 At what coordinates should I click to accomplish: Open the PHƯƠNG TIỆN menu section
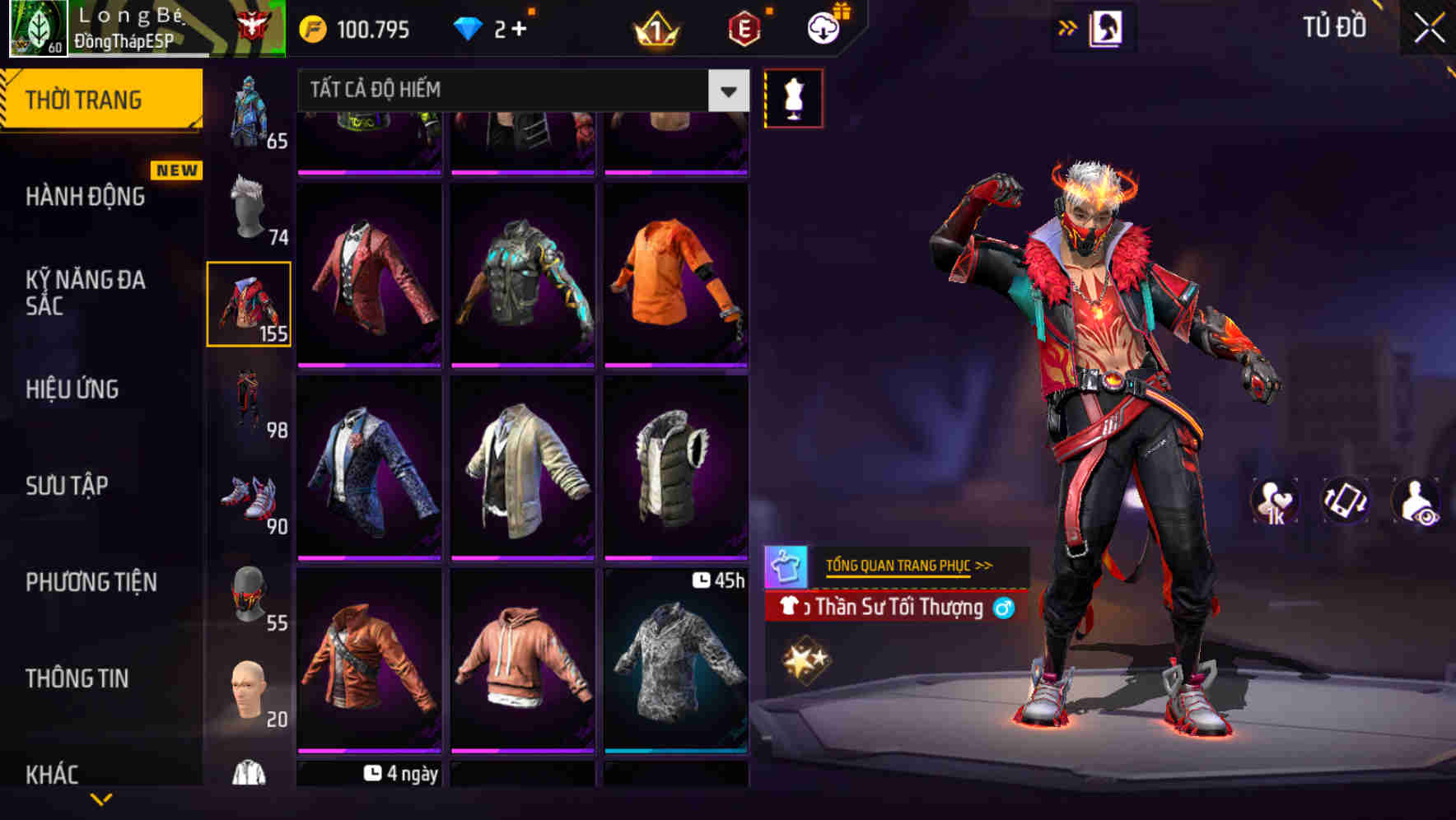pos(91,582)
